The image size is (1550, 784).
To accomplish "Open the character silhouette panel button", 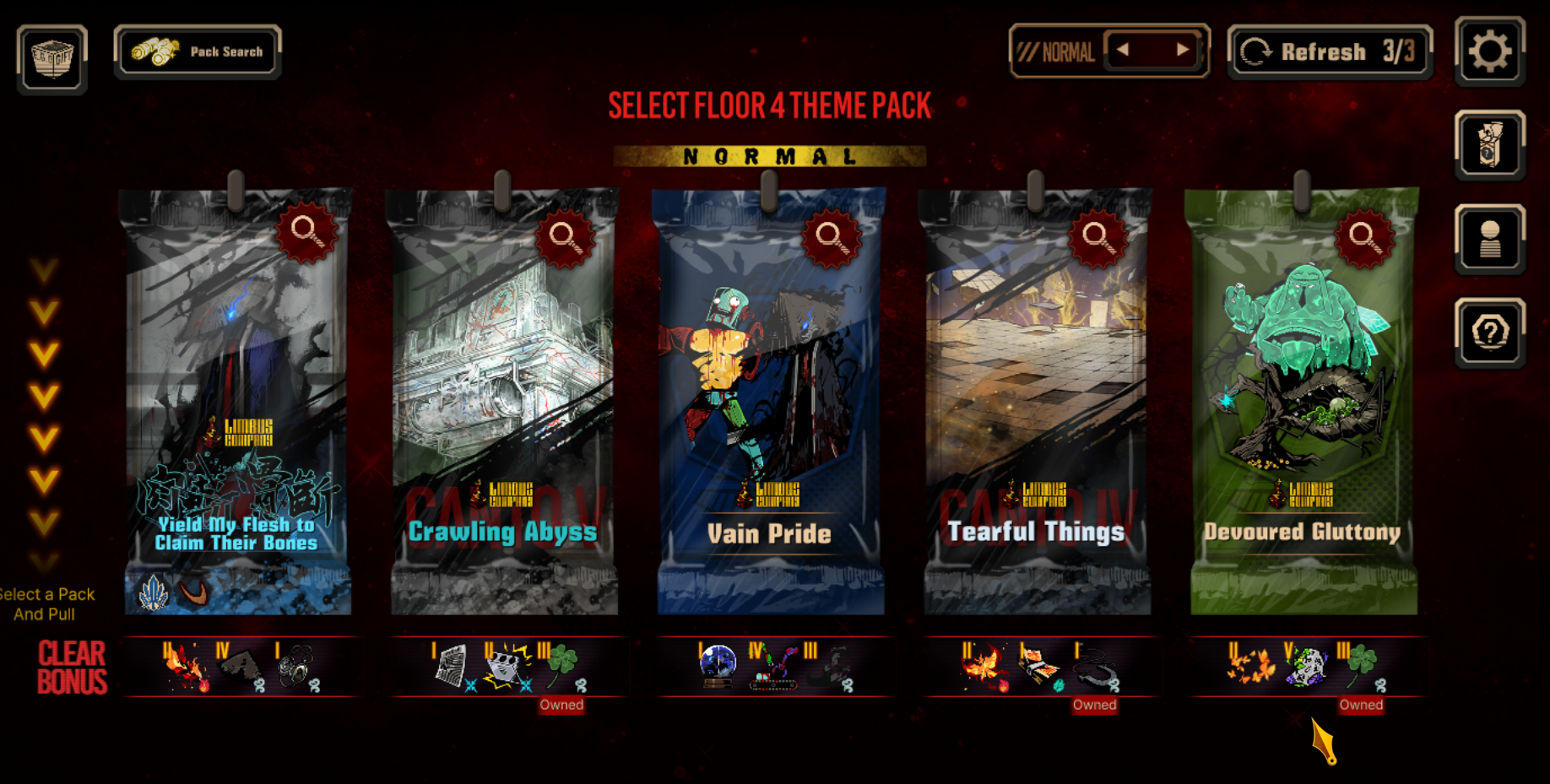I will click(1489, 239).
